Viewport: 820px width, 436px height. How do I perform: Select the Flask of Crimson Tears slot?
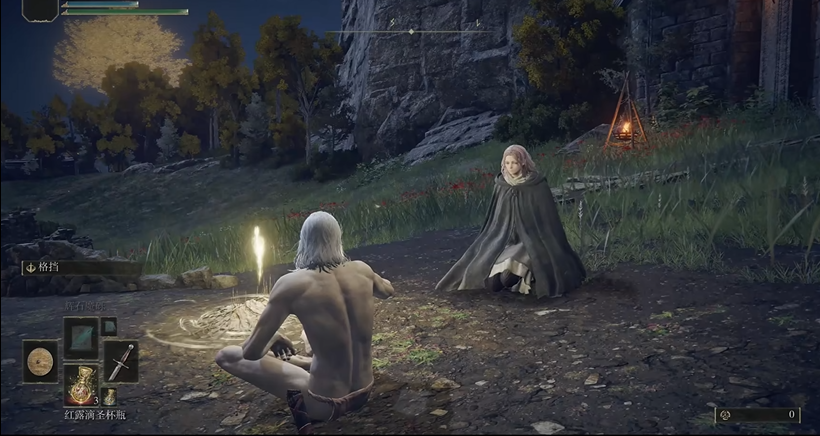pos(79,384)
